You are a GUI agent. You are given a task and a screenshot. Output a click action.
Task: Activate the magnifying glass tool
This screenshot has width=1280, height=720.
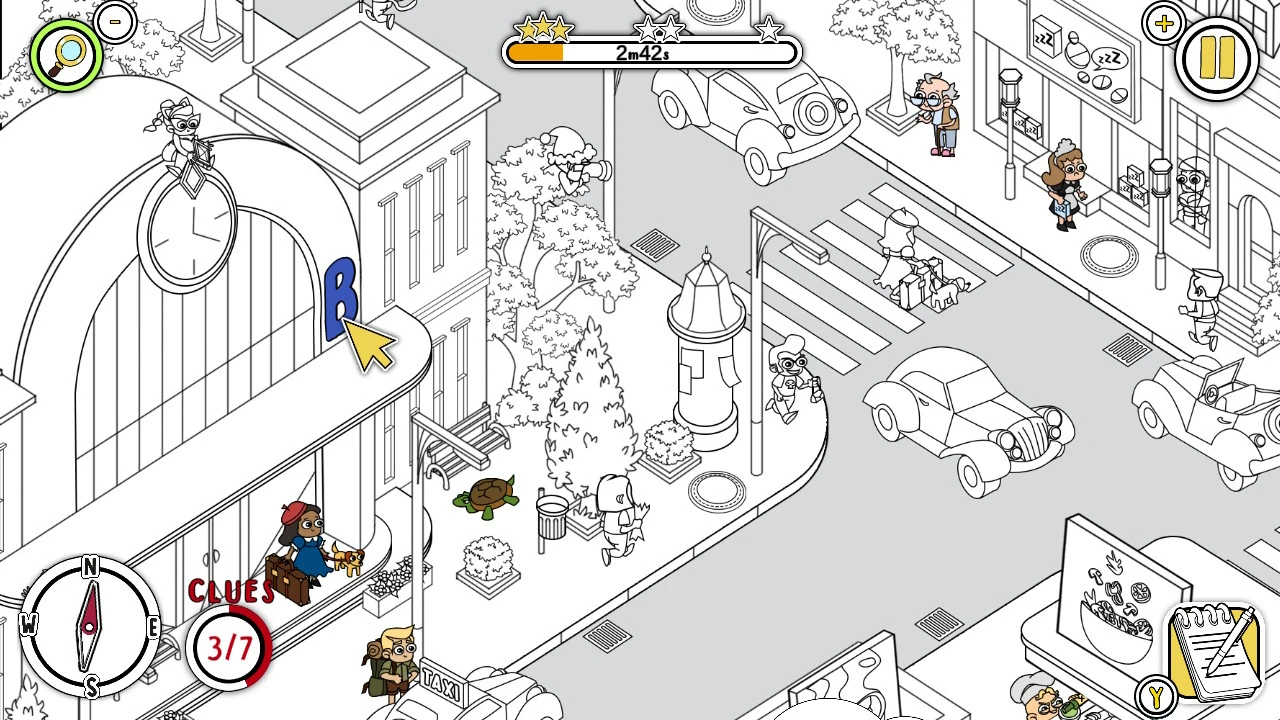[x=66, y=54]
